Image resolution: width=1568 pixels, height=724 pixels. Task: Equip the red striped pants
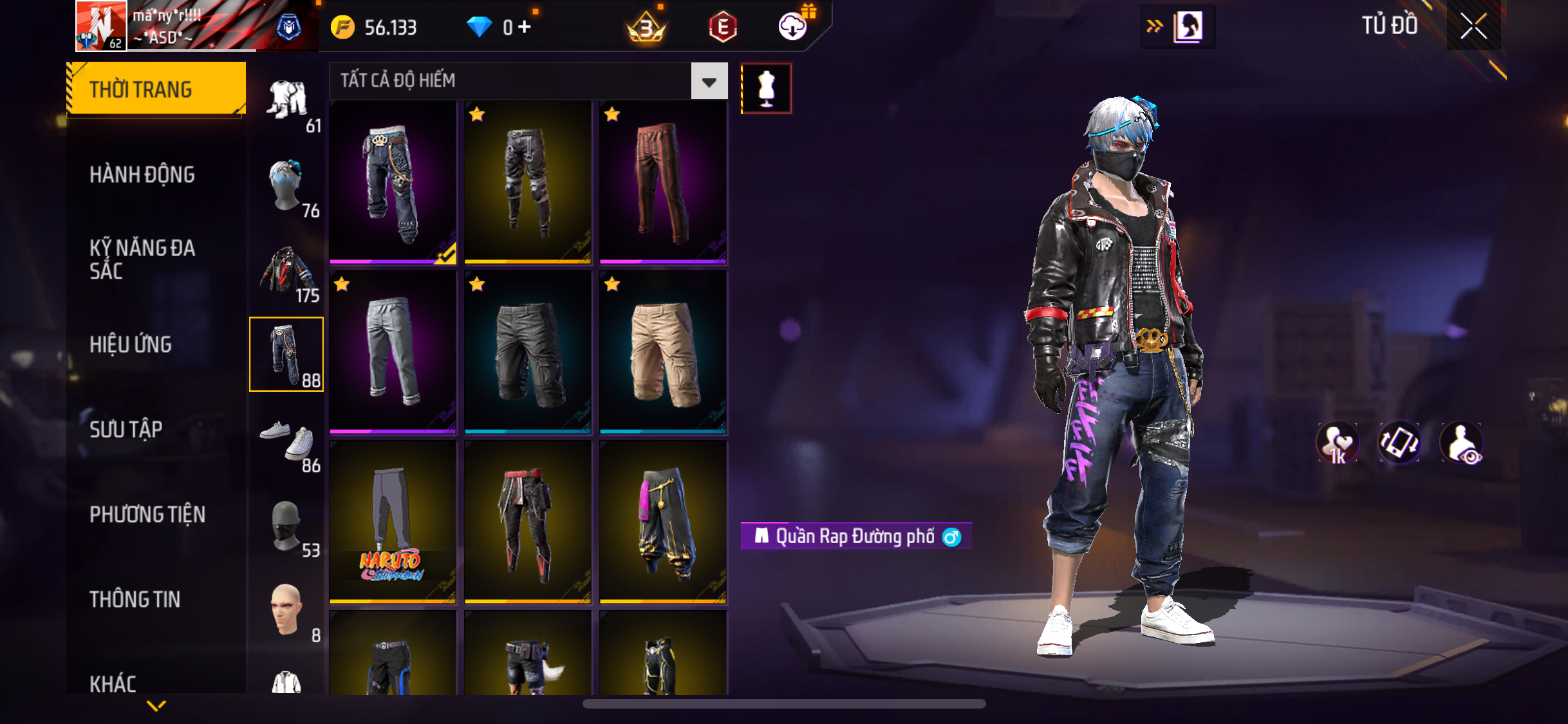pos(663,183)
